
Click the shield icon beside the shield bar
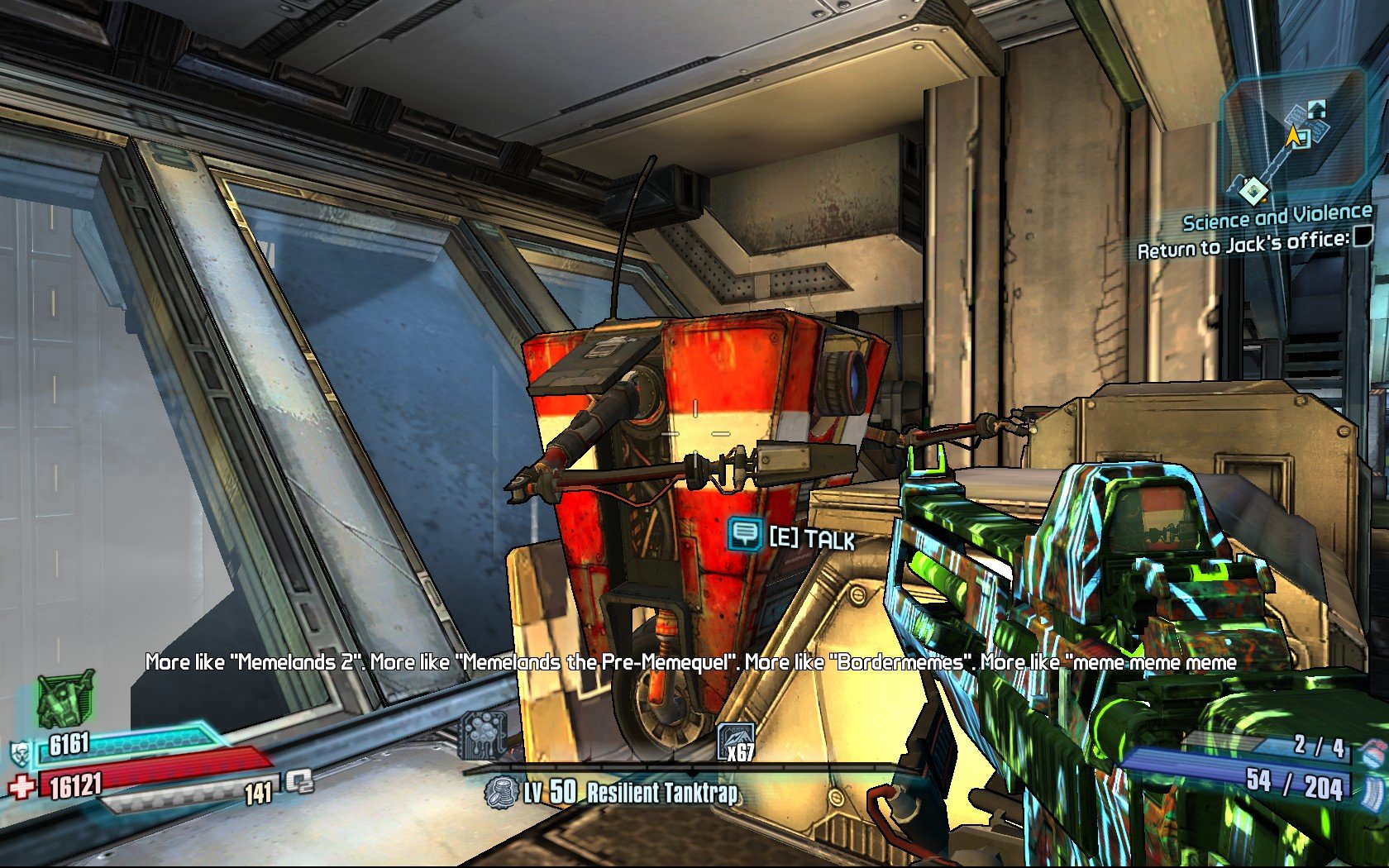tap(20, 753)
